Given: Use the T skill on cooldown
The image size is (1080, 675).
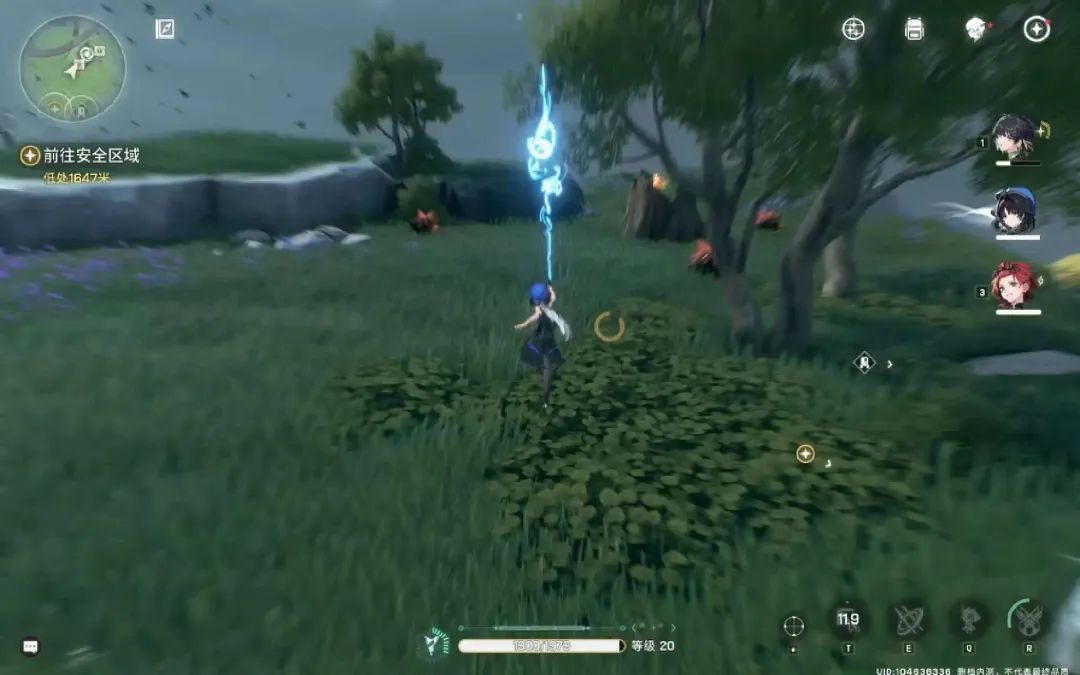Looking at the screenshot, I should [848, 621].
